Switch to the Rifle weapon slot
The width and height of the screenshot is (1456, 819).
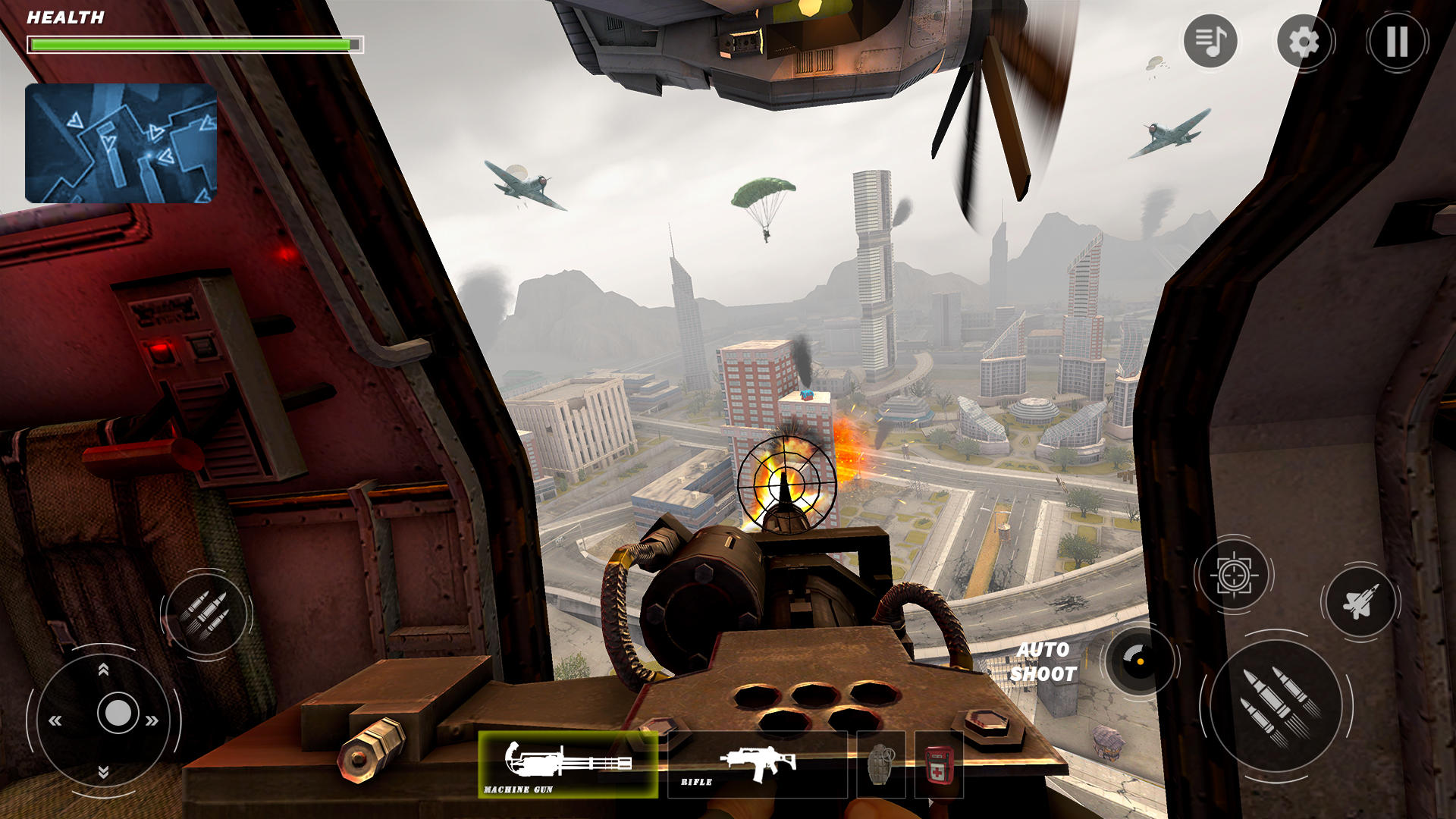757,764
